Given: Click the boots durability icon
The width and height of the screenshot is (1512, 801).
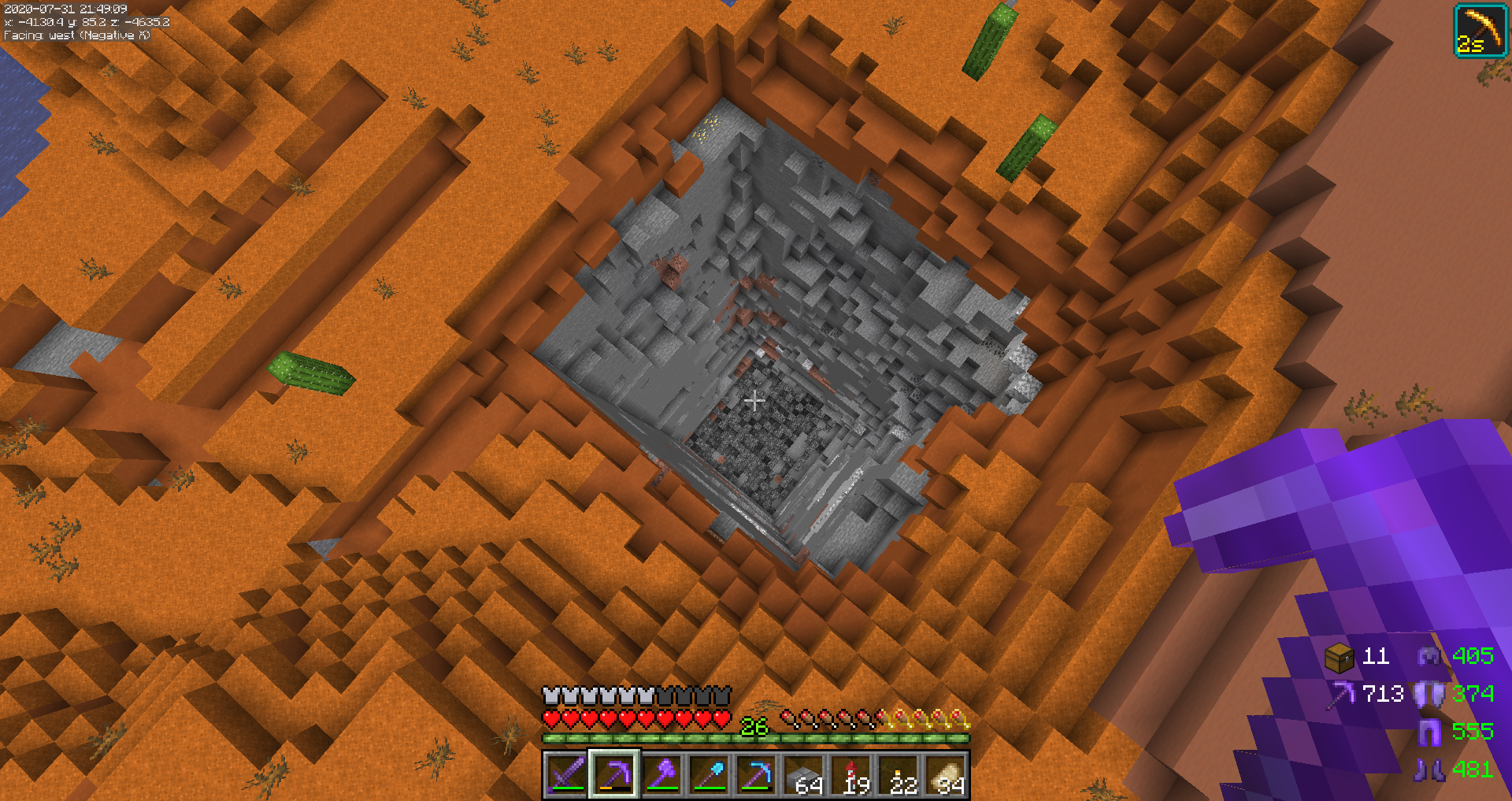Looking at the screenshot, I should click(1429, 769).
